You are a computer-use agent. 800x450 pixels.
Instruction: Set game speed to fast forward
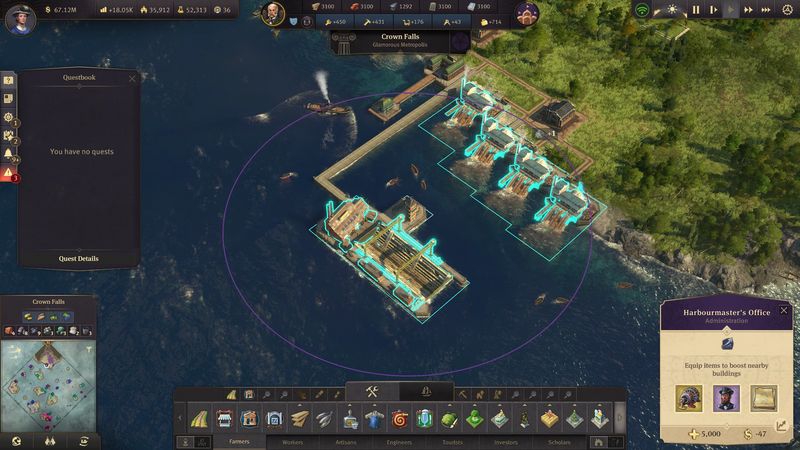tap(748, 10)
